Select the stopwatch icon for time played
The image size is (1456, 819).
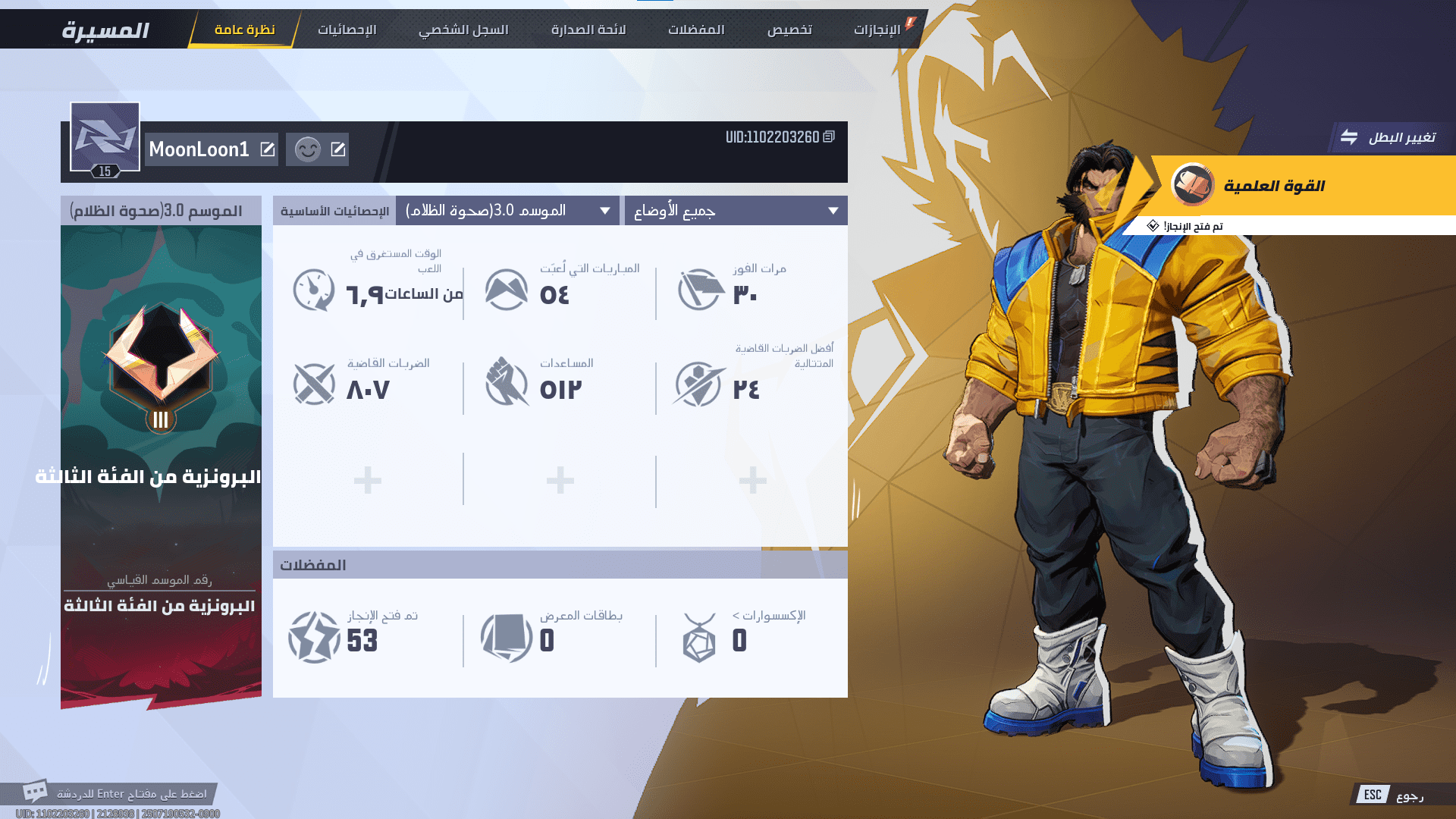click(313, 289)
